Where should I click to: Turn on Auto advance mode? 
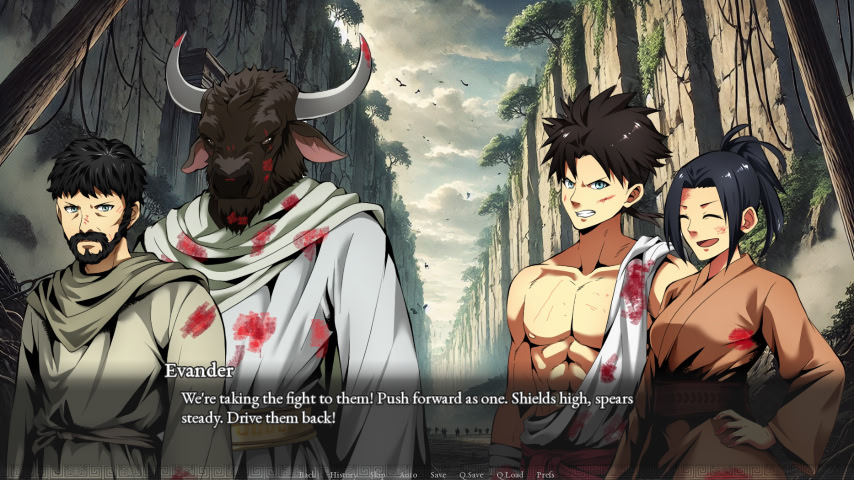[408, 474]
